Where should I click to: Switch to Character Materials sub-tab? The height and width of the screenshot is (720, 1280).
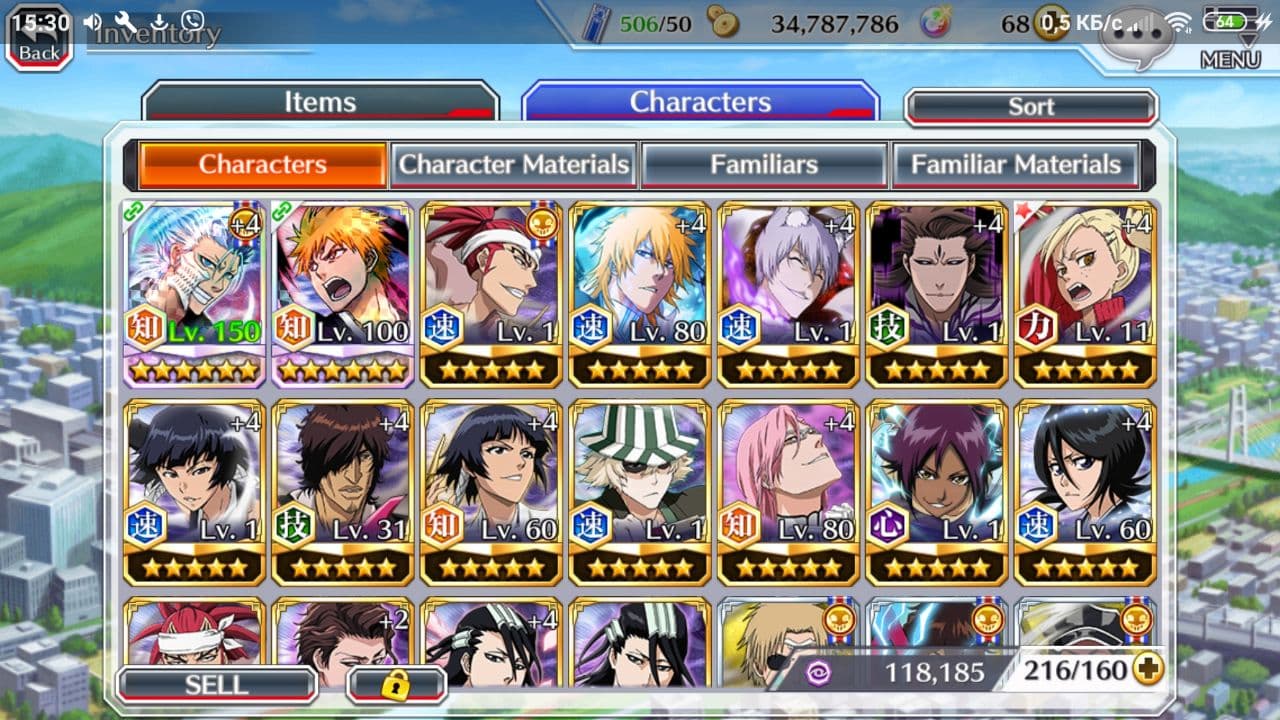[x=515, y=165]
